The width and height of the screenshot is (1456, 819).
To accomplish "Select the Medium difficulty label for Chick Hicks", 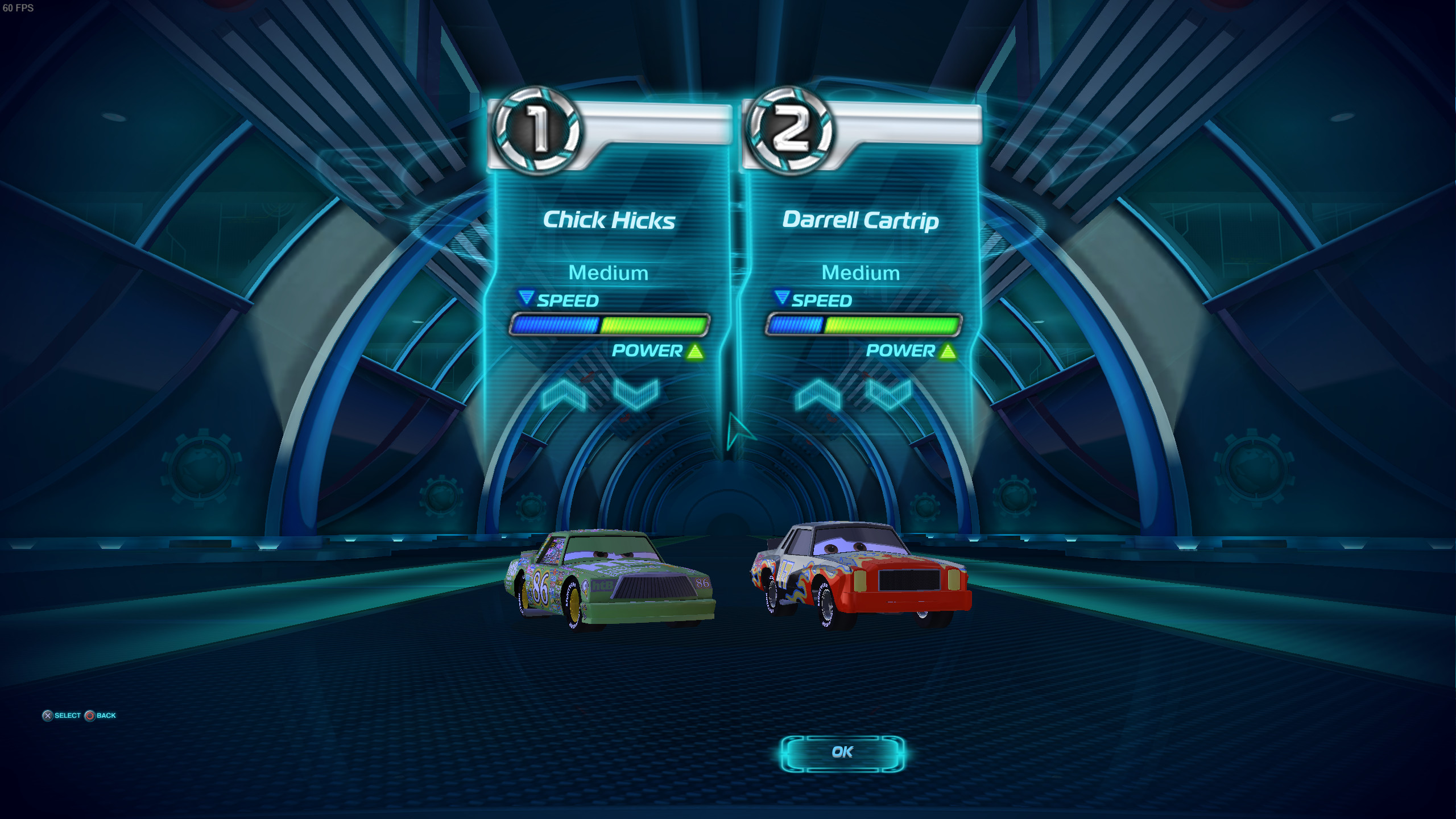I will pyautogui.click(x=608, y=273).
